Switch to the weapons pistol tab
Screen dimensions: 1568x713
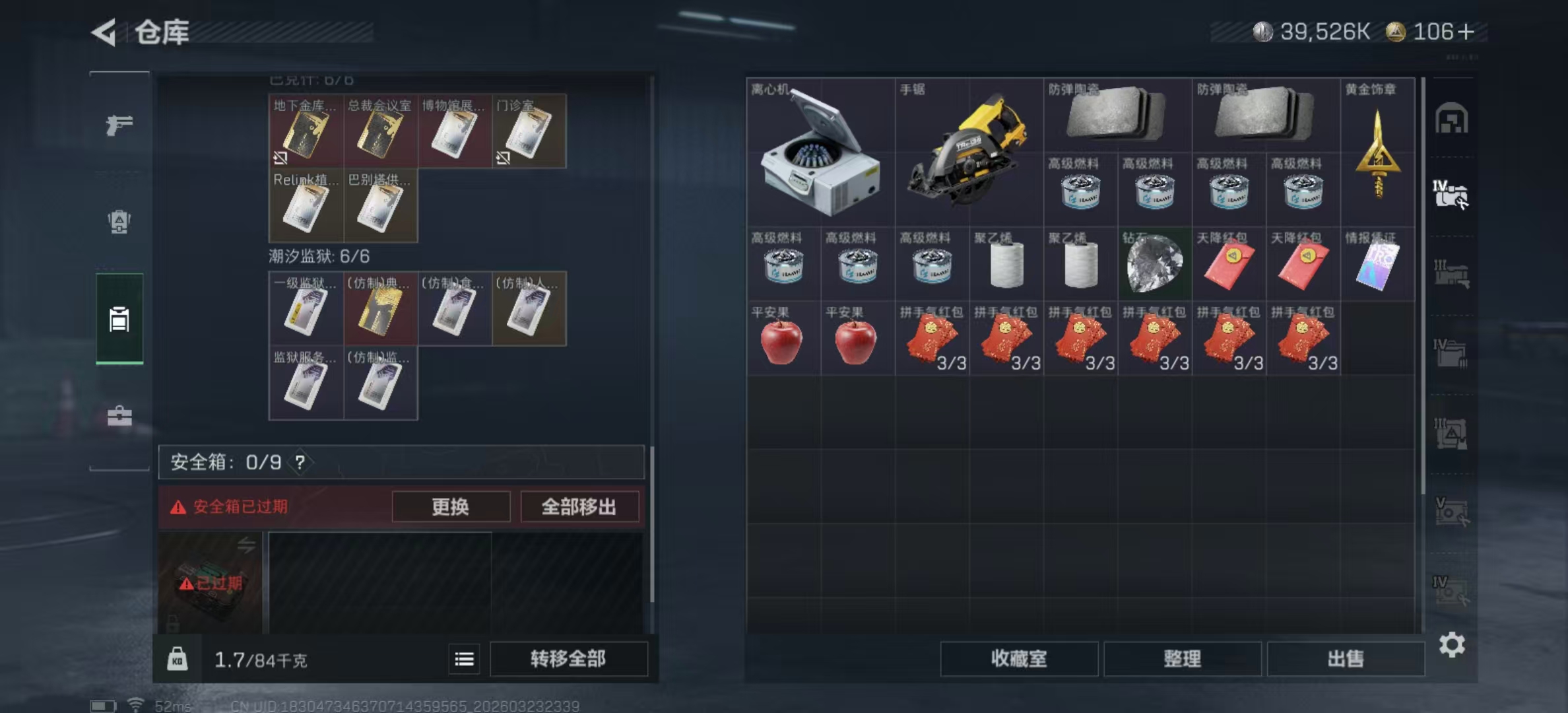[x=119, y=125]
